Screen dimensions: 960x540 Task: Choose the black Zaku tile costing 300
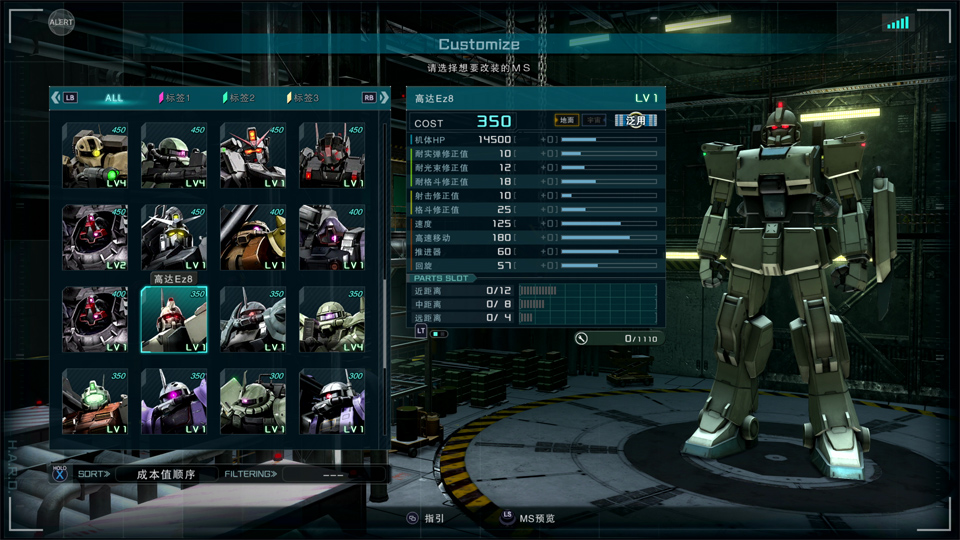point(332,402)
